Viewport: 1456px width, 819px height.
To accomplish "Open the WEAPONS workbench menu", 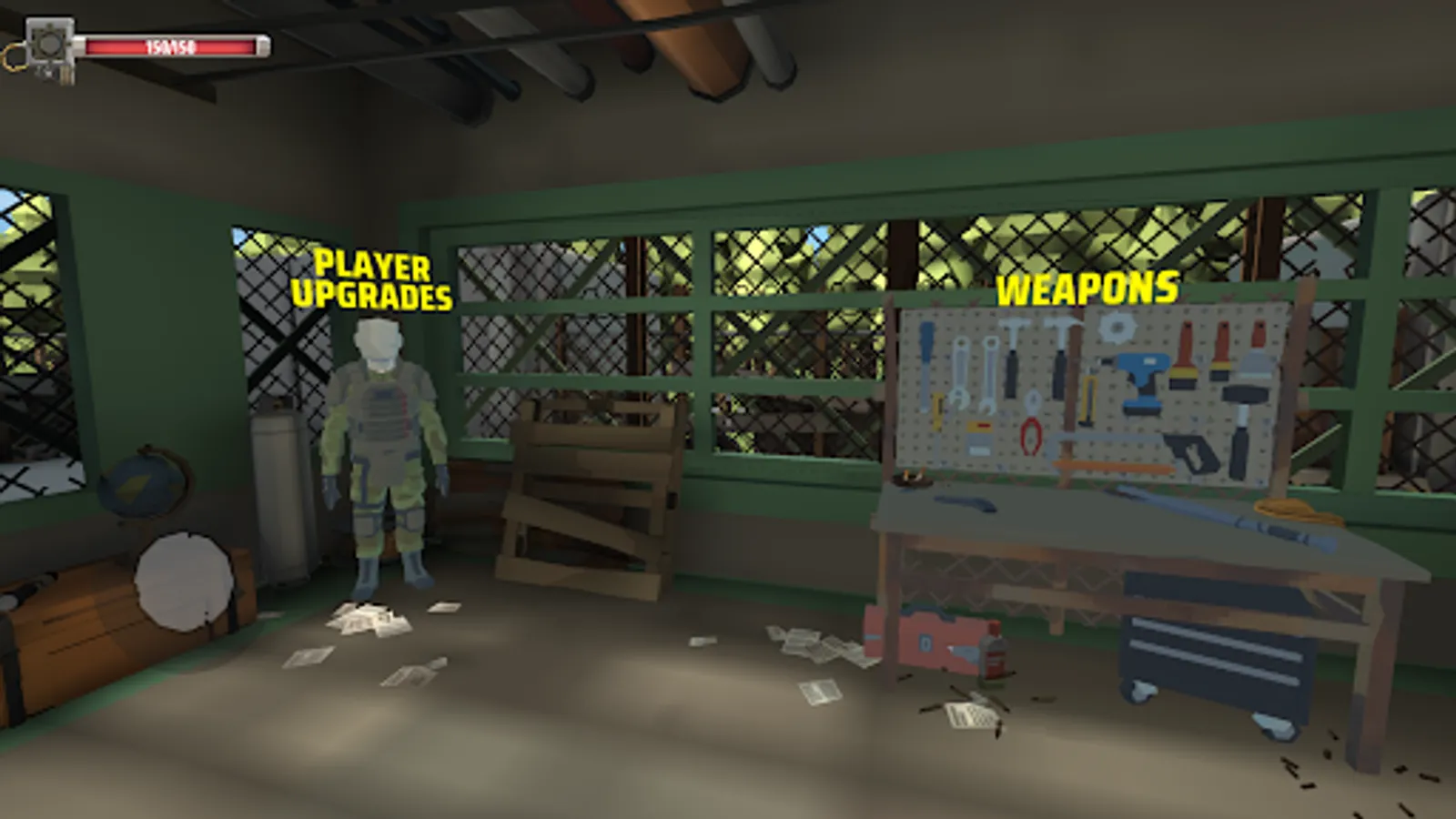I will point(1086,289).
